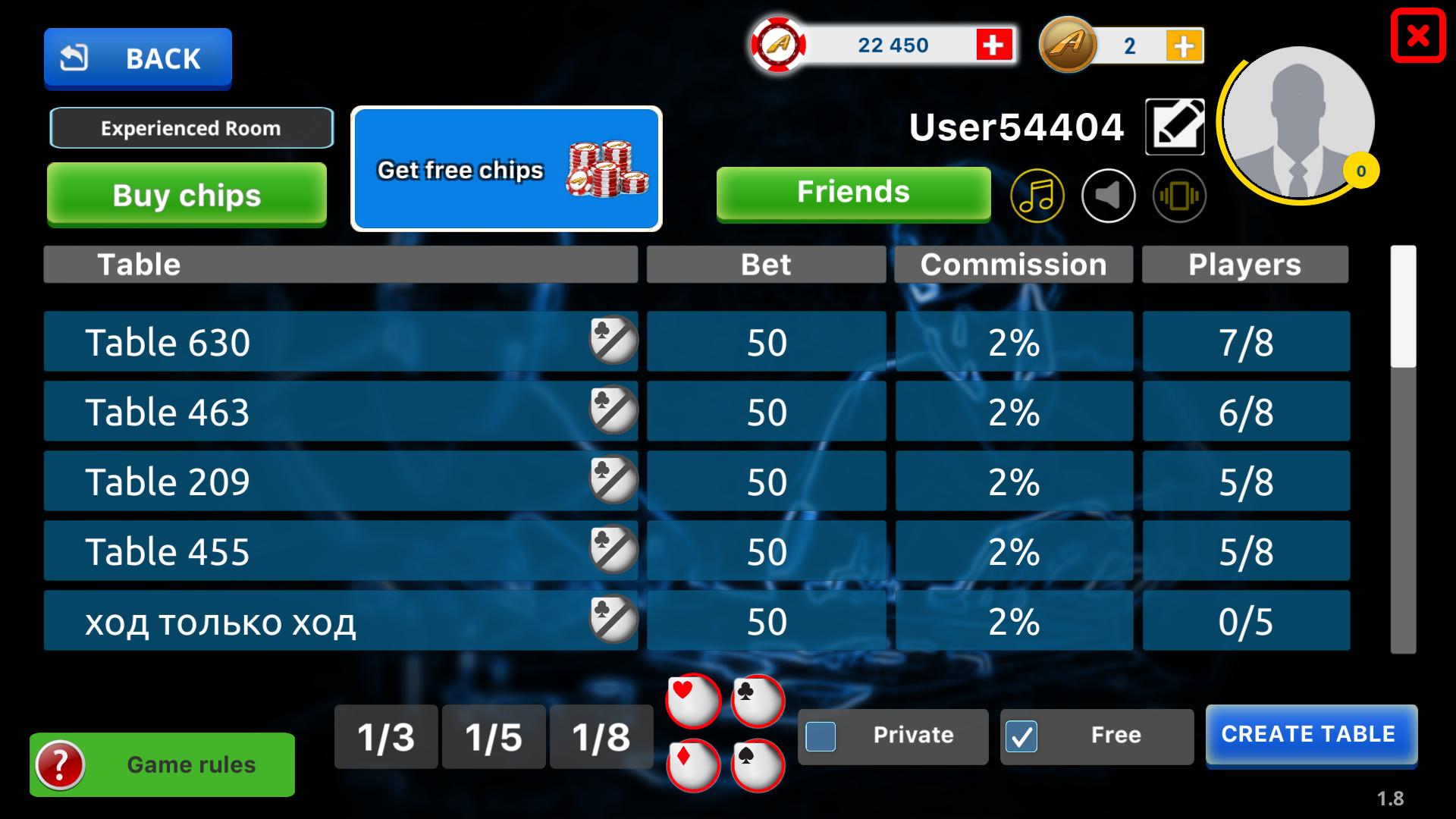1456x819 pixels.
Task: Toggle the vibration icon
Action: tap(1180, 196)
